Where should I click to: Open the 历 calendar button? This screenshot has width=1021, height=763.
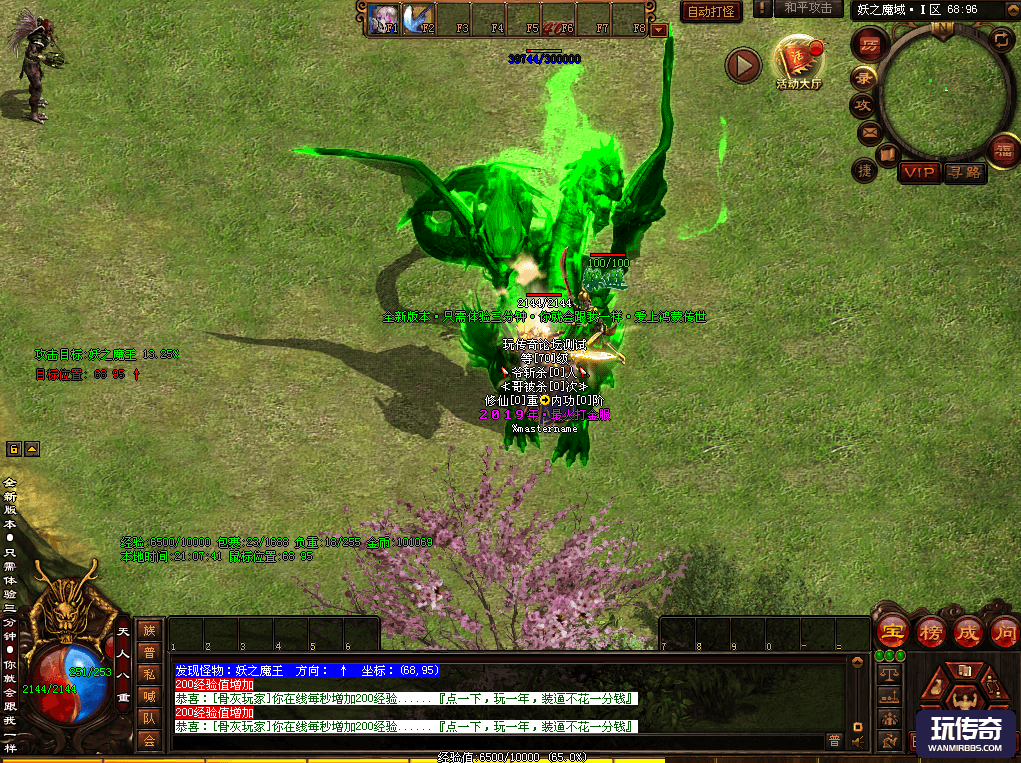[869, 44]
